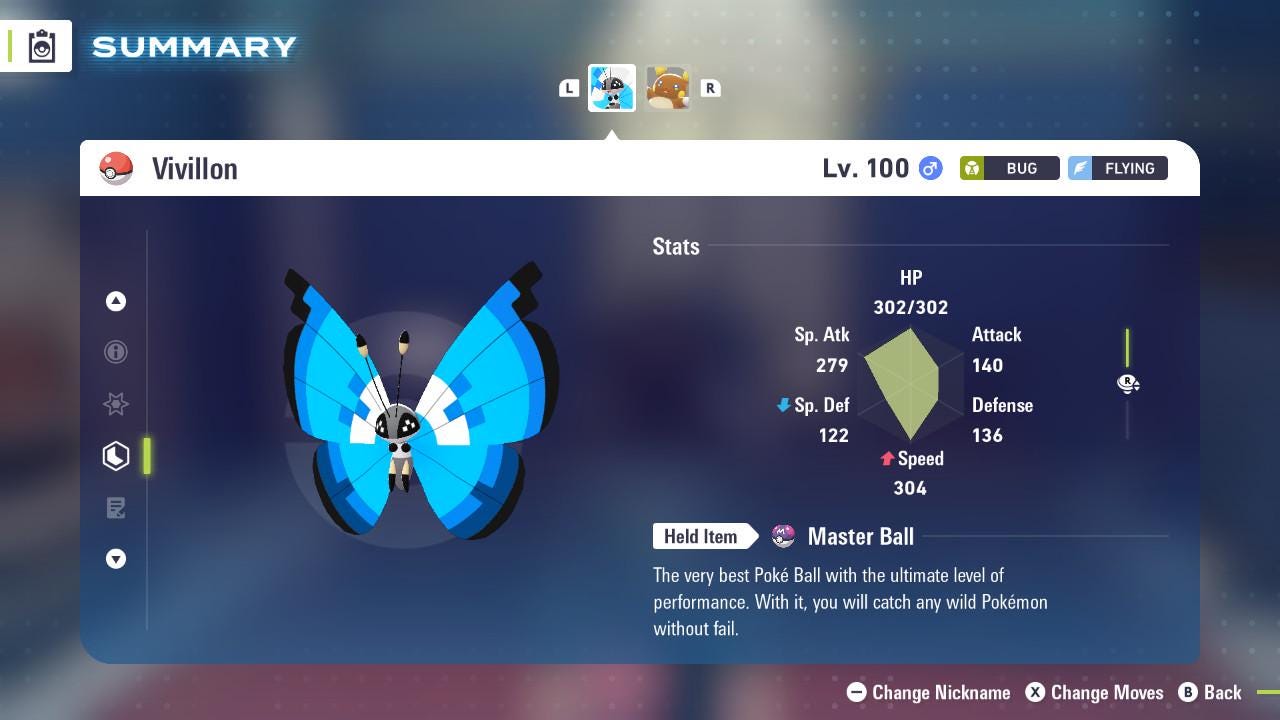The image size is (1280, 720).
Task: Open the moves memo icon in sidebar
Action: pos(115,508)
